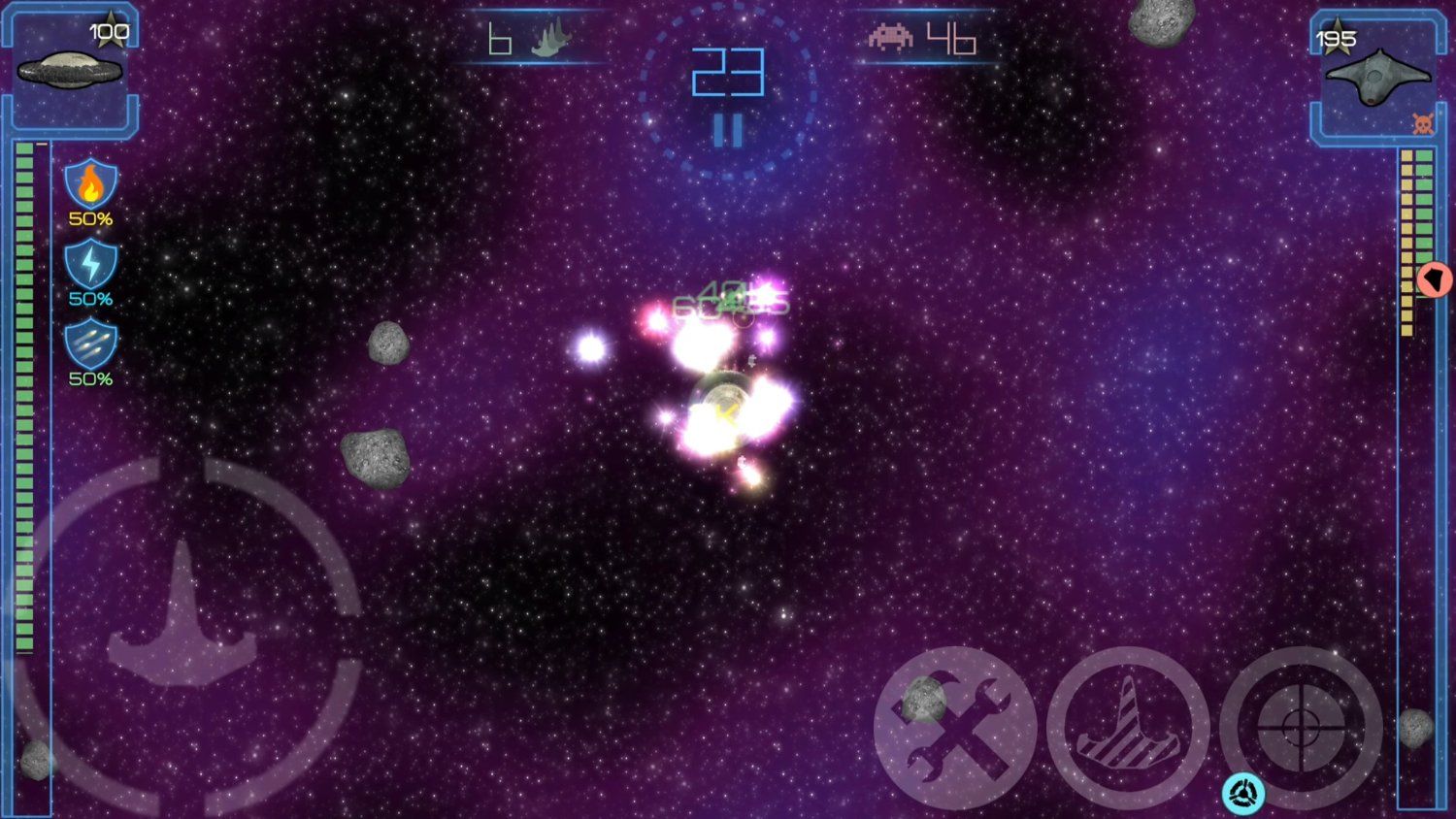Activate the wrench repair button
1456x819 pixels.
(x=955, y=728)
